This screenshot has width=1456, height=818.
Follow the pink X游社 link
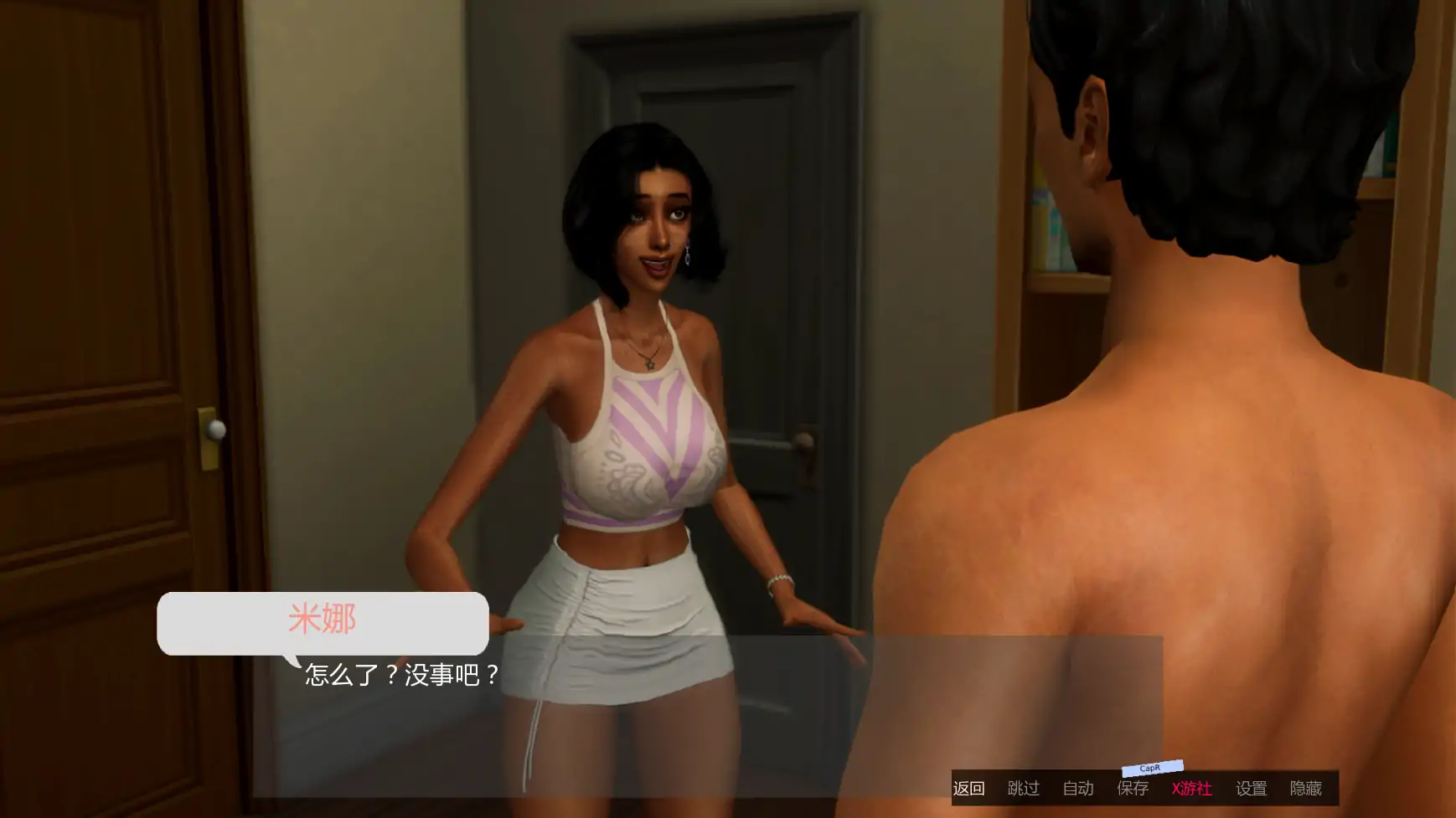click(x=1191, y=789)
